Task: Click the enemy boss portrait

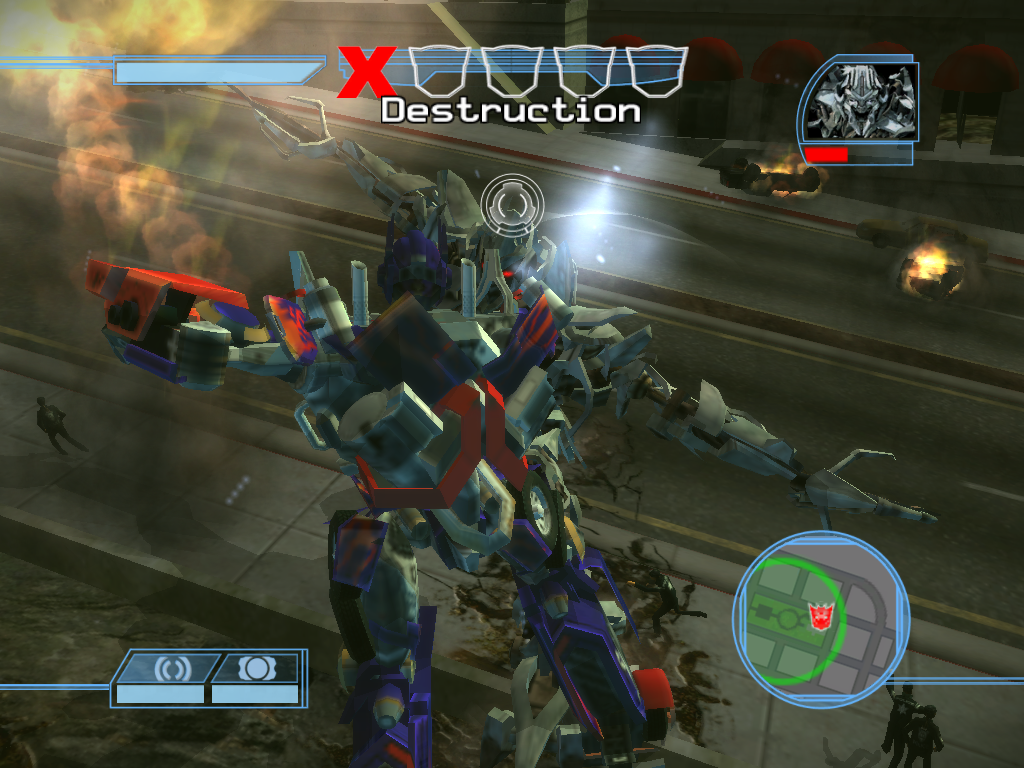Action: click(862, 102)
